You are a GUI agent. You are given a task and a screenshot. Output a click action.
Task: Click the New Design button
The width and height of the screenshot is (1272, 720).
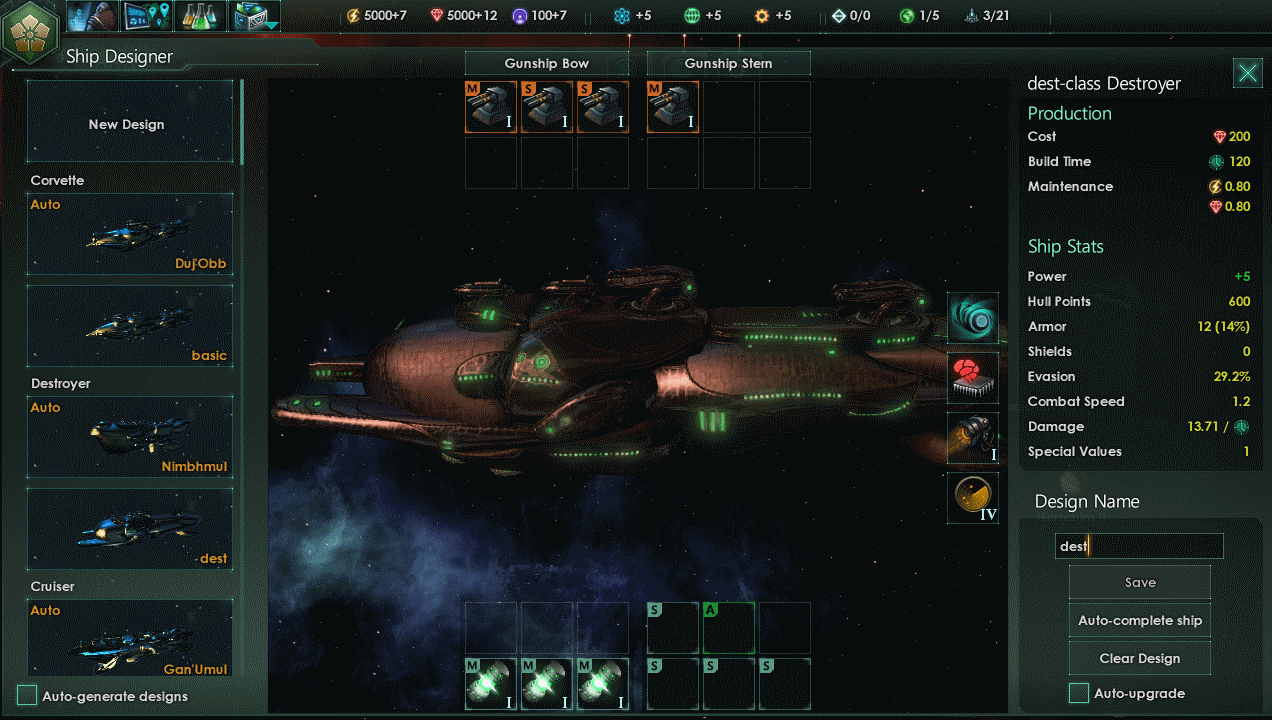129,124
